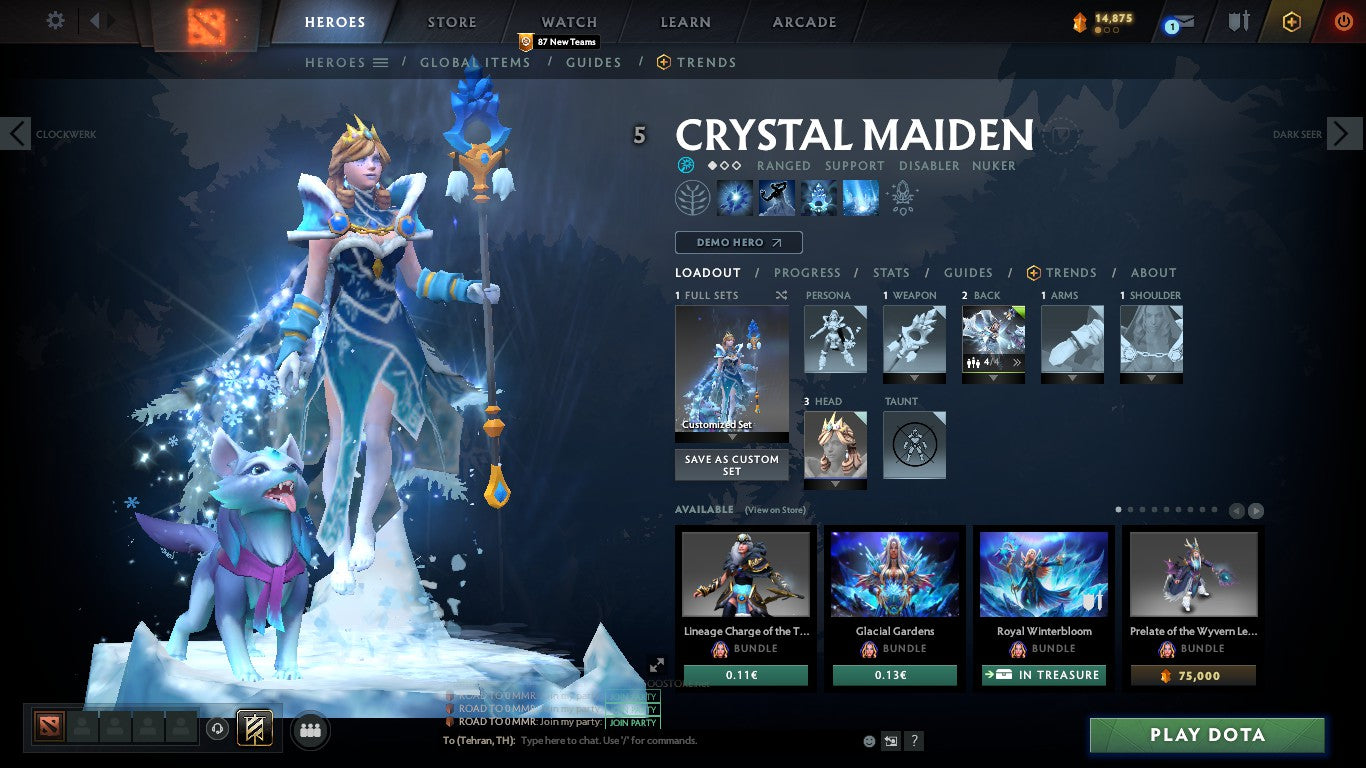
Task: Expand the HEAD item slot dropdown arrow
Action: tap(836, 486)
